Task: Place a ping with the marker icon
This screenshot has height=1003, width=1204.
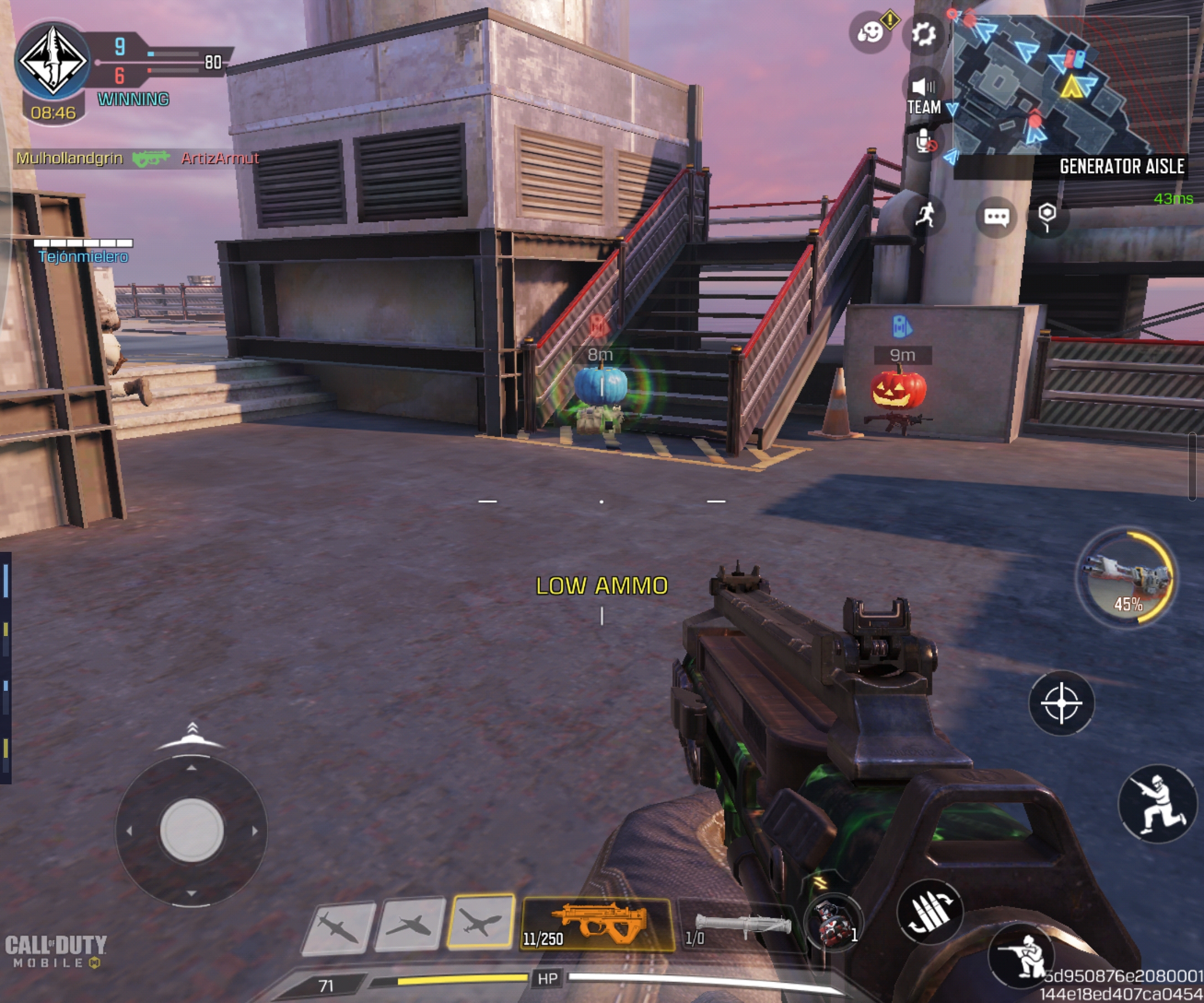Action: (x=1047, y=216)
